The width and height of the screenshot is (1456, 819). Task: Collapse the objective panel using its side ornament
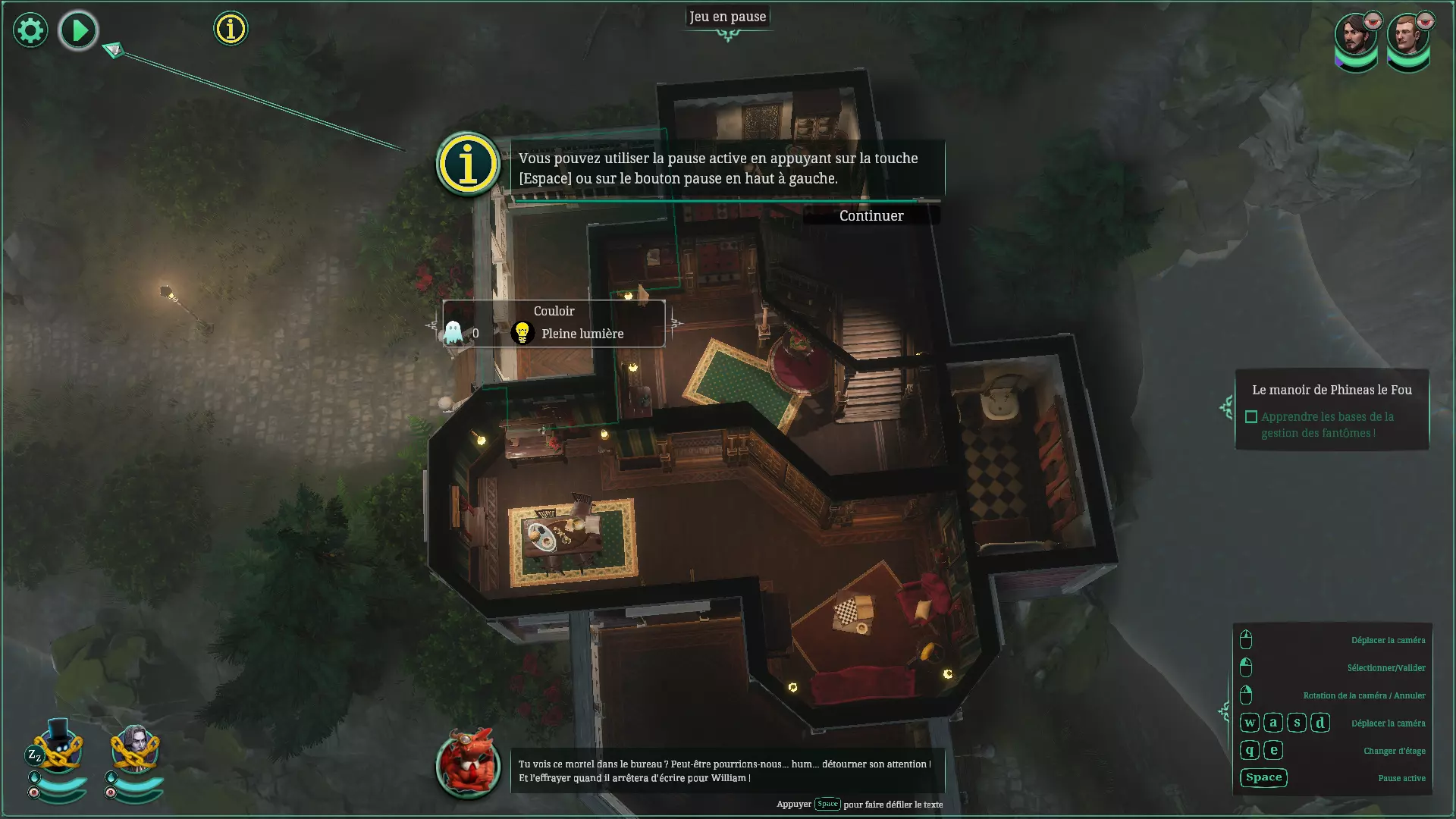click(1226, 408)
